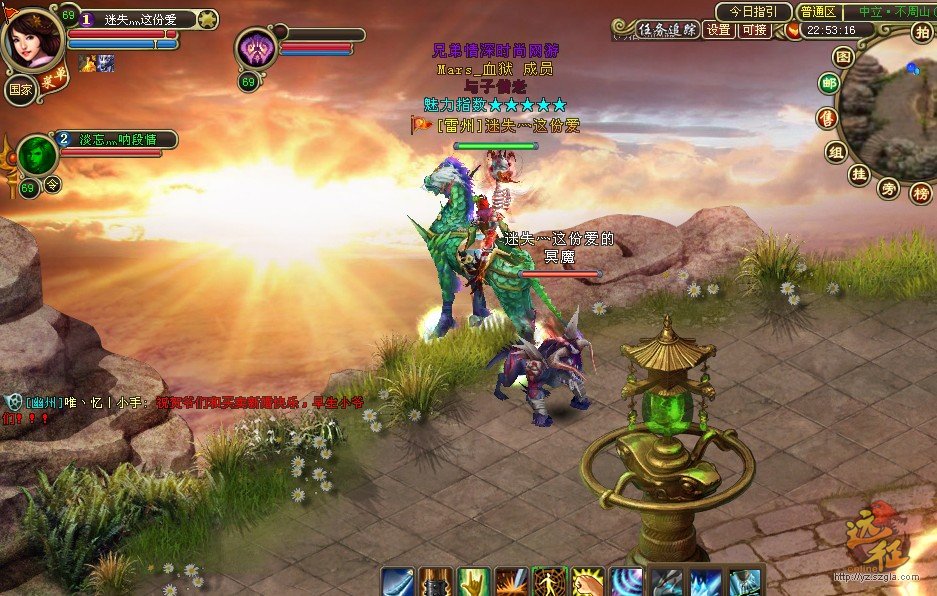Screen dimensions: 937x596
Task: Activate the green hand gesture skill
Action: pos(472,581)
